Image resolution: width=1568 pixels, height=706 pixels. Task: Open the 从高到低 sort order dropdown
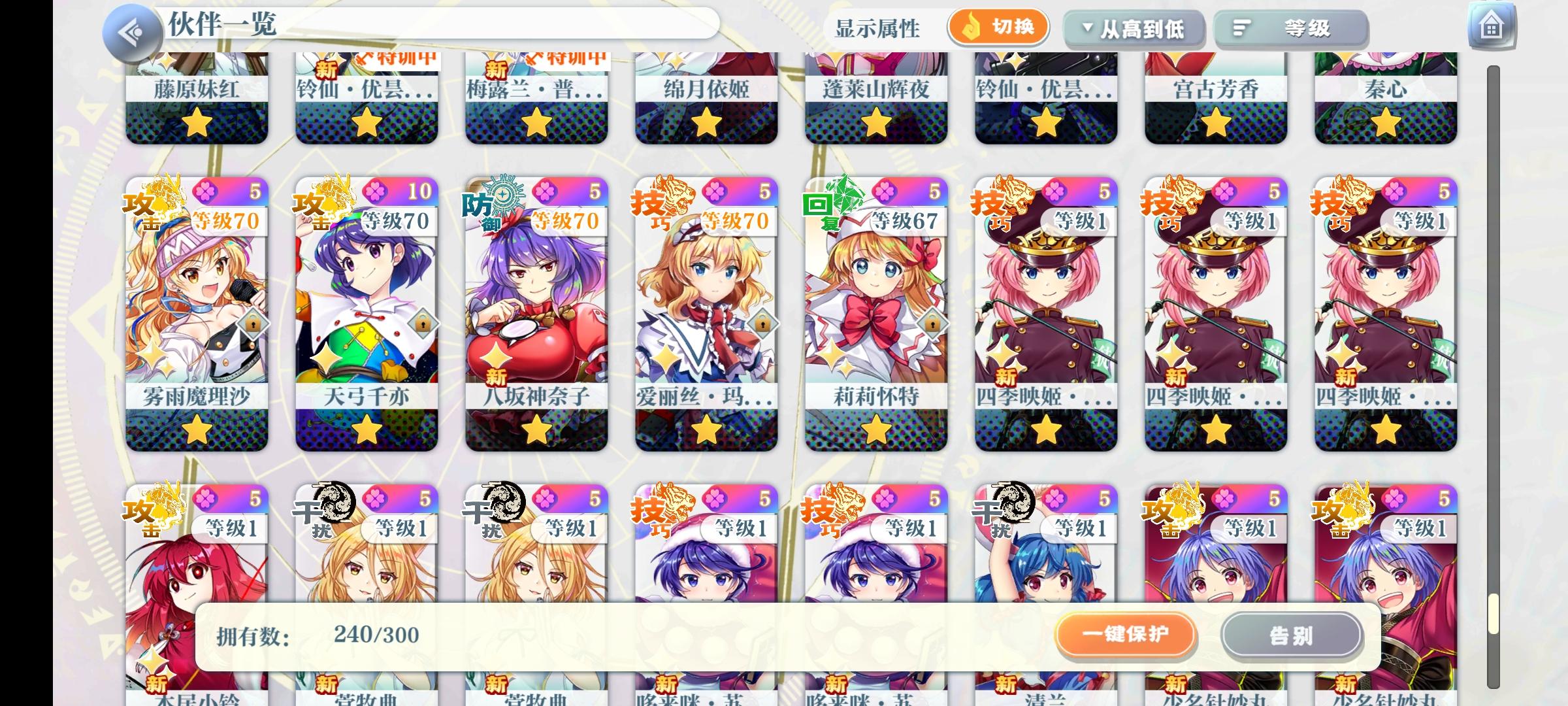(1135, 27)
